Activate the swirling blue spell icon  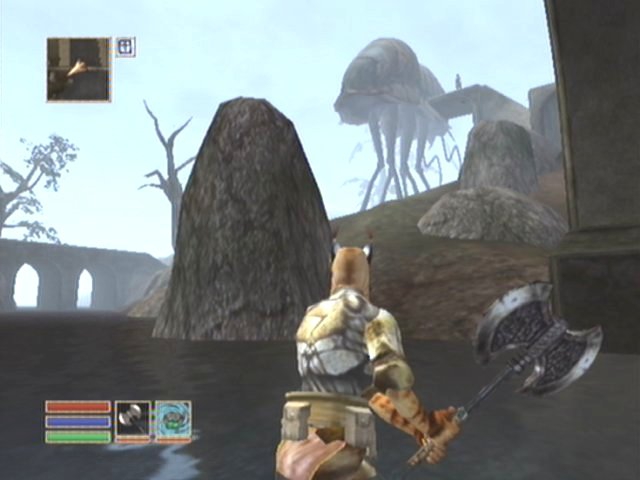172,419
